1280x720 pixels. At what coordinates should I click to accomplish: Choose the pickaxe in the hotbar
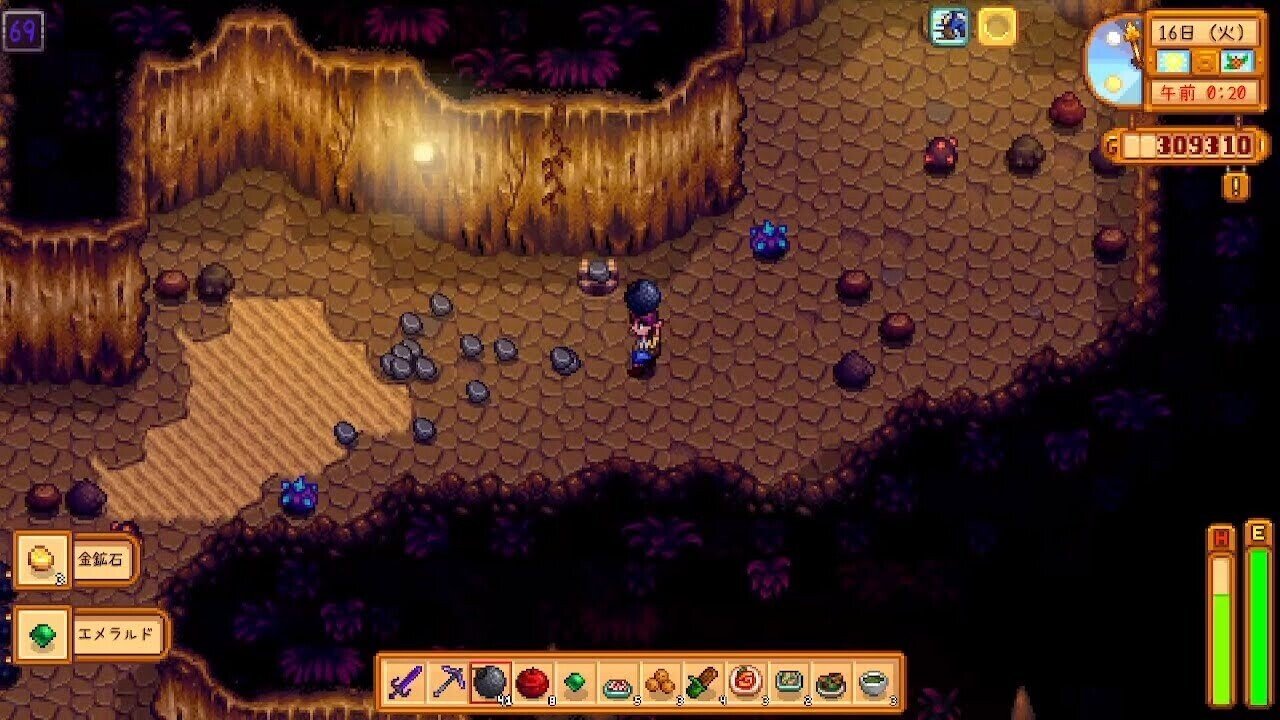[447, 684]
